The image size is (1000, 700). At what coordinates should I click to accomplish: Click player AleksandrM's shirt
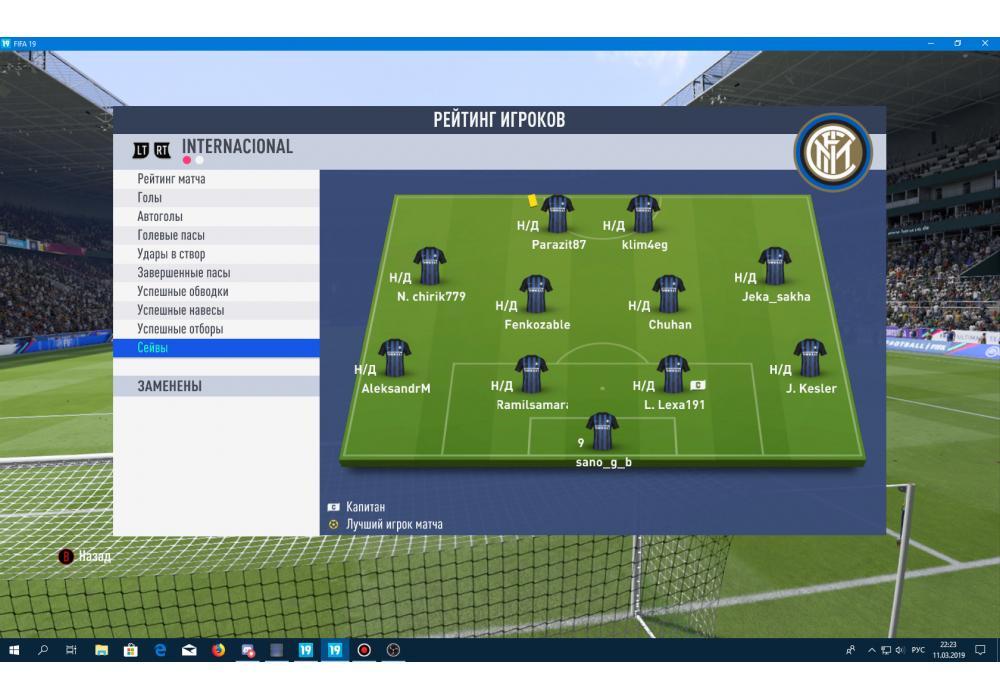395,358
